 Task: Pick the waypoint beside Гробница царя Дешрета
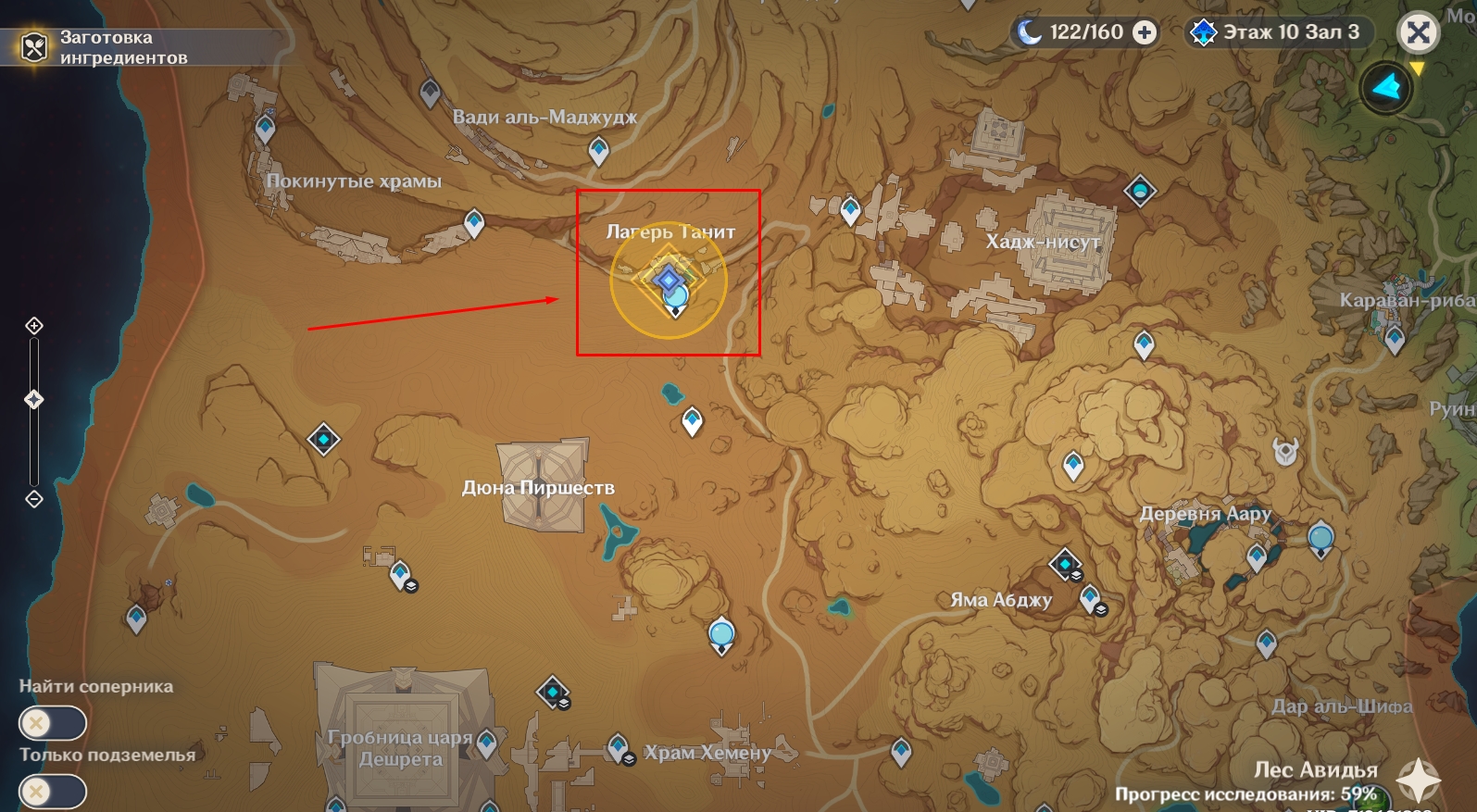point(487,742)
